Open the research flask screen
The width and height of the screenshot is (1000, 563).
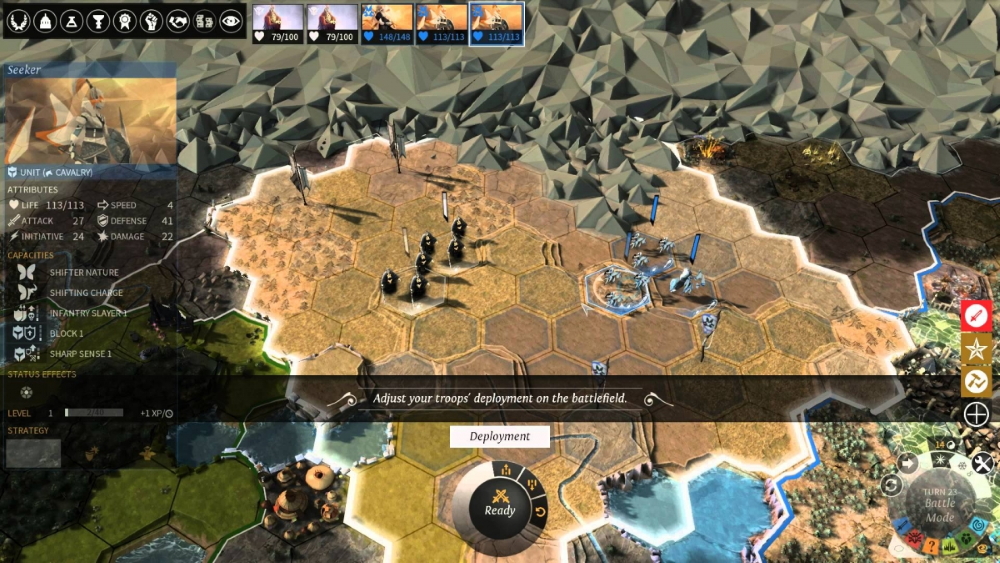tap(72, 20)
